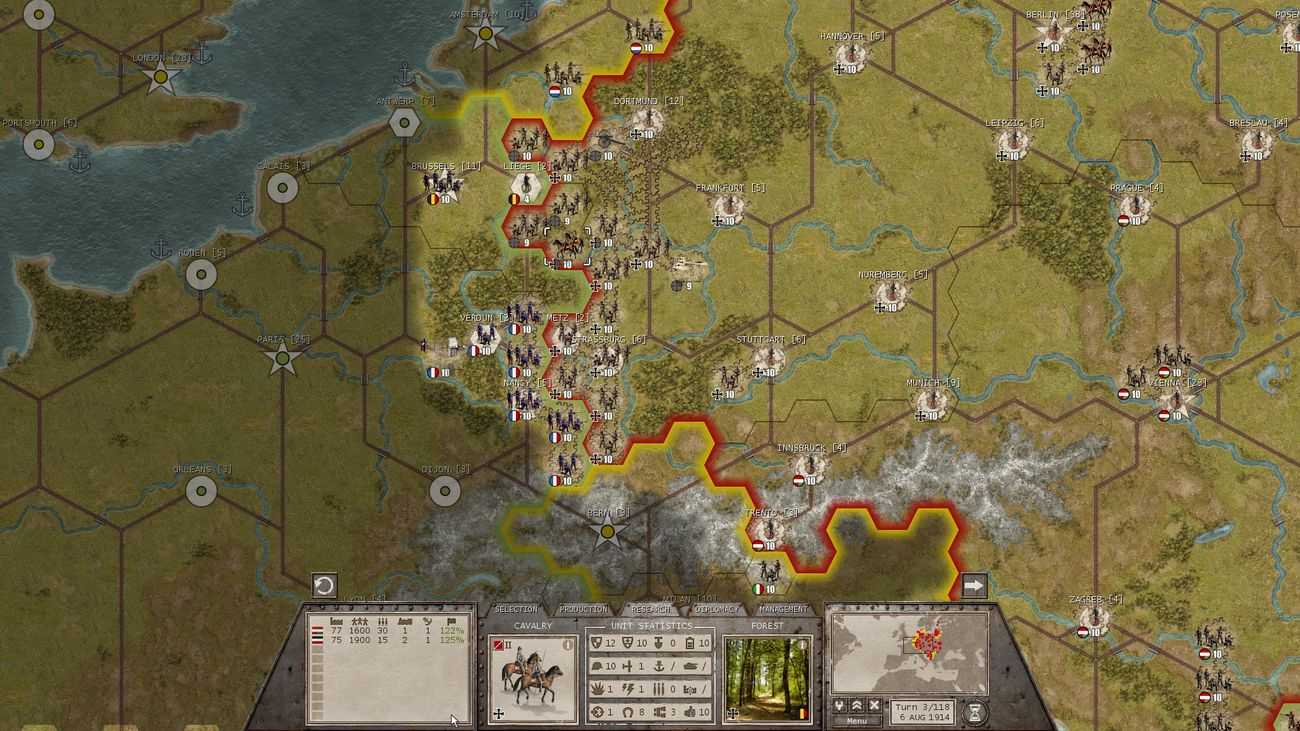
Task: Select the Forest terrain picture
Action: (766, 680)
